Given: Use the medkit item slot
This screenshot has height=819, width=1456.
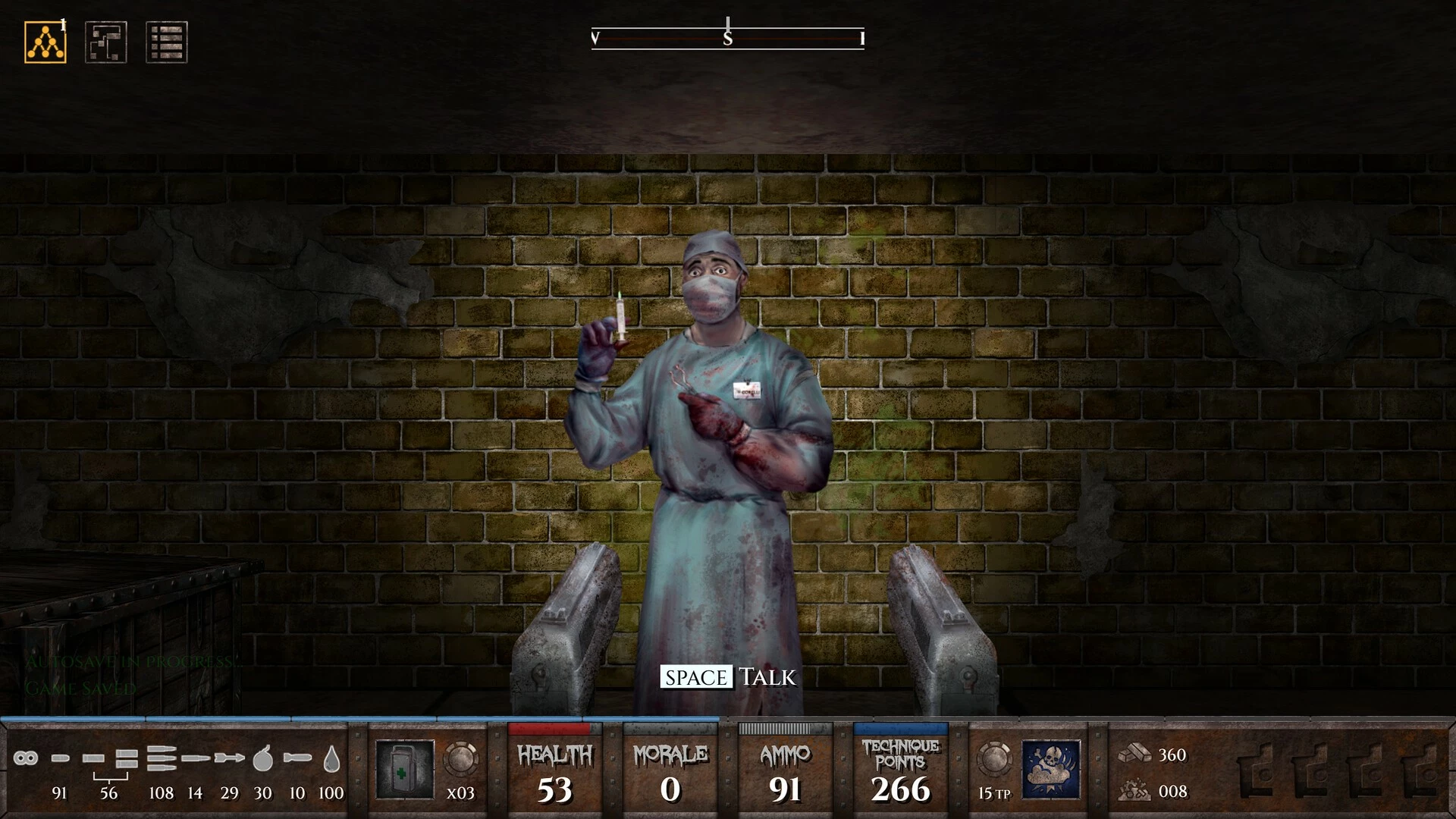Looking at the screenshot, I should 405,769.
